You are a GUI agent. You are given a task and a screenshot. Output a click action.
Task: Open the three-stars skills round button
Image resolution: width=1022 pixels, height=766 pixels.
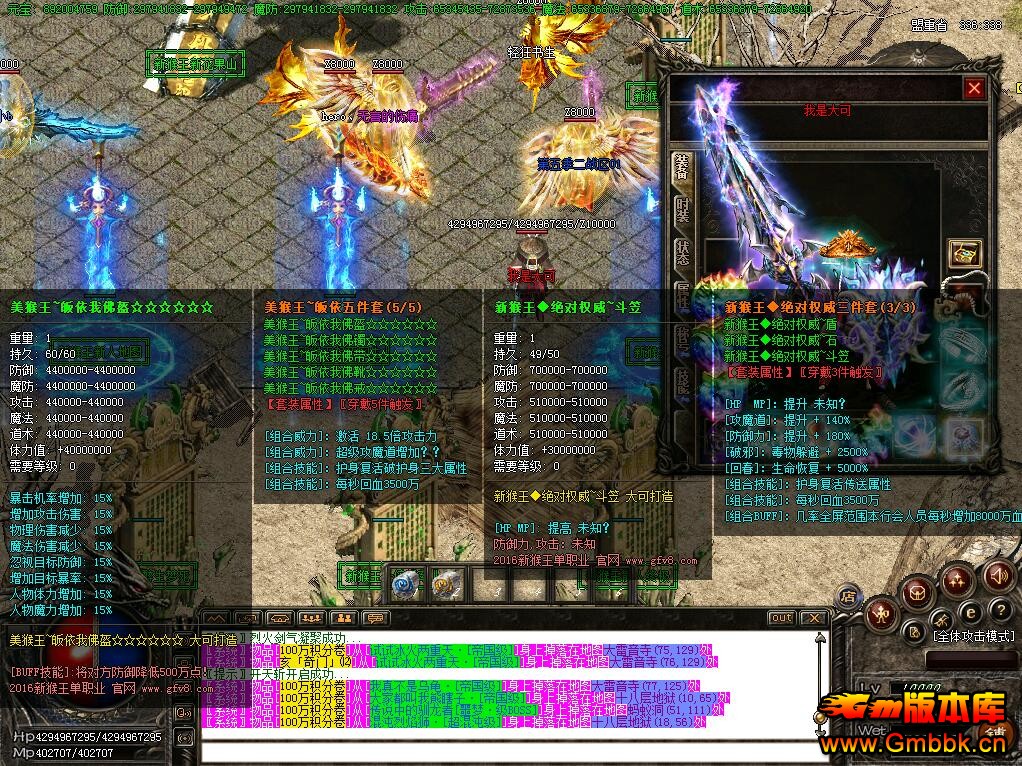[957, 579]
